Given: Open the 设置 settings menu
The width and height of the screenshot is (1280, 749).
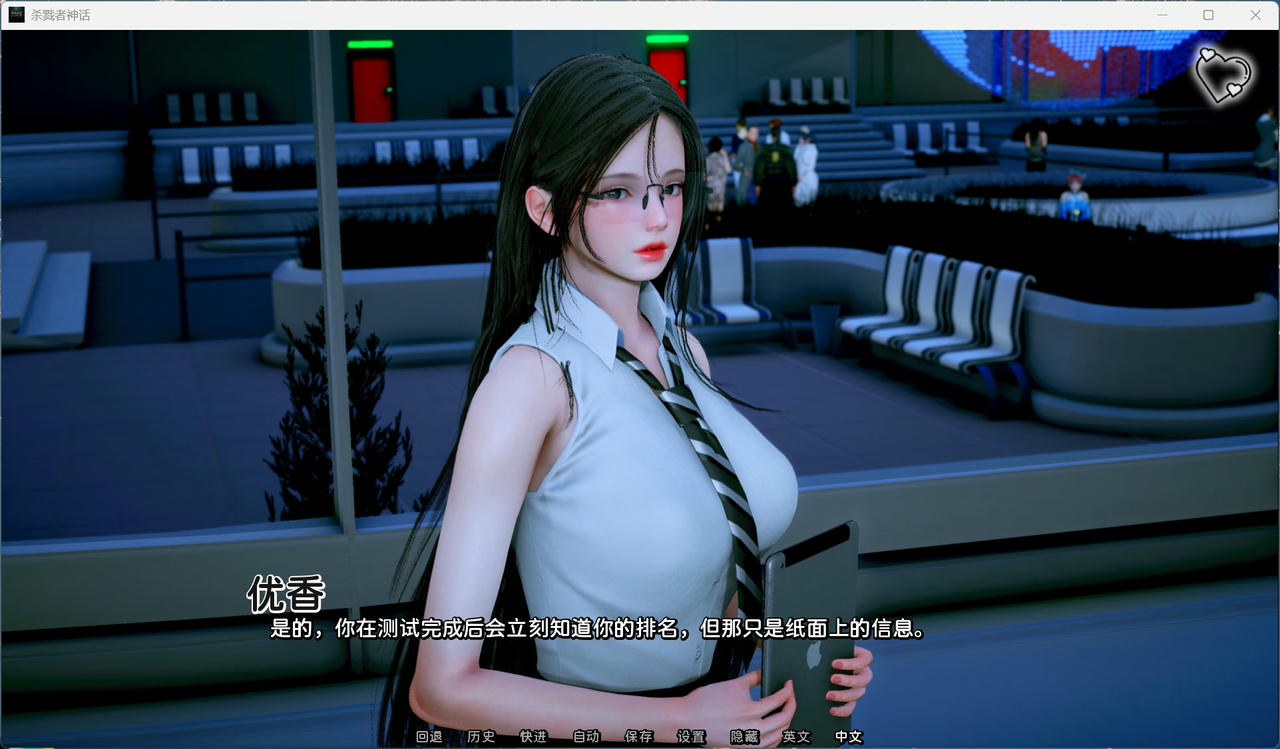Looking at the screenshot, I should 691,736.
